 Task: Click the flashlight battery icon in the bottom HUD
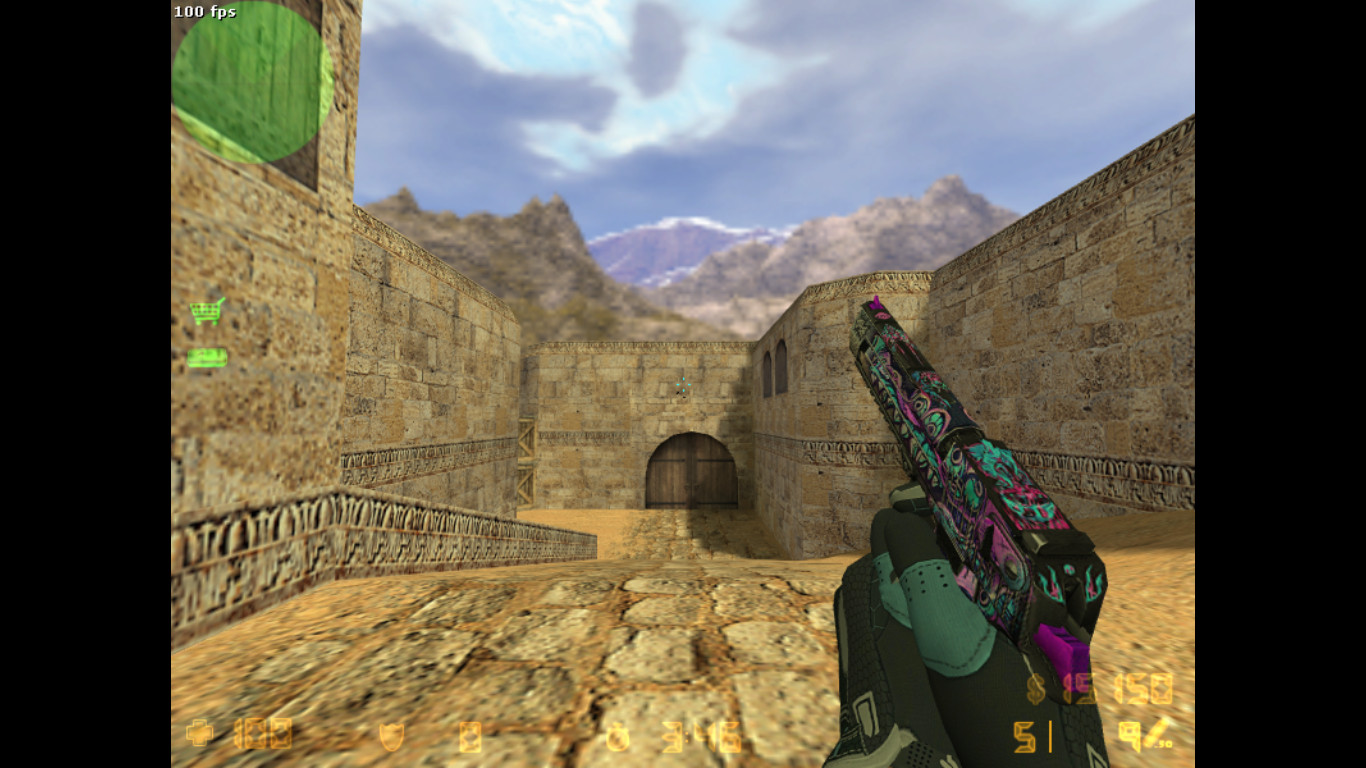coord(472,736)
